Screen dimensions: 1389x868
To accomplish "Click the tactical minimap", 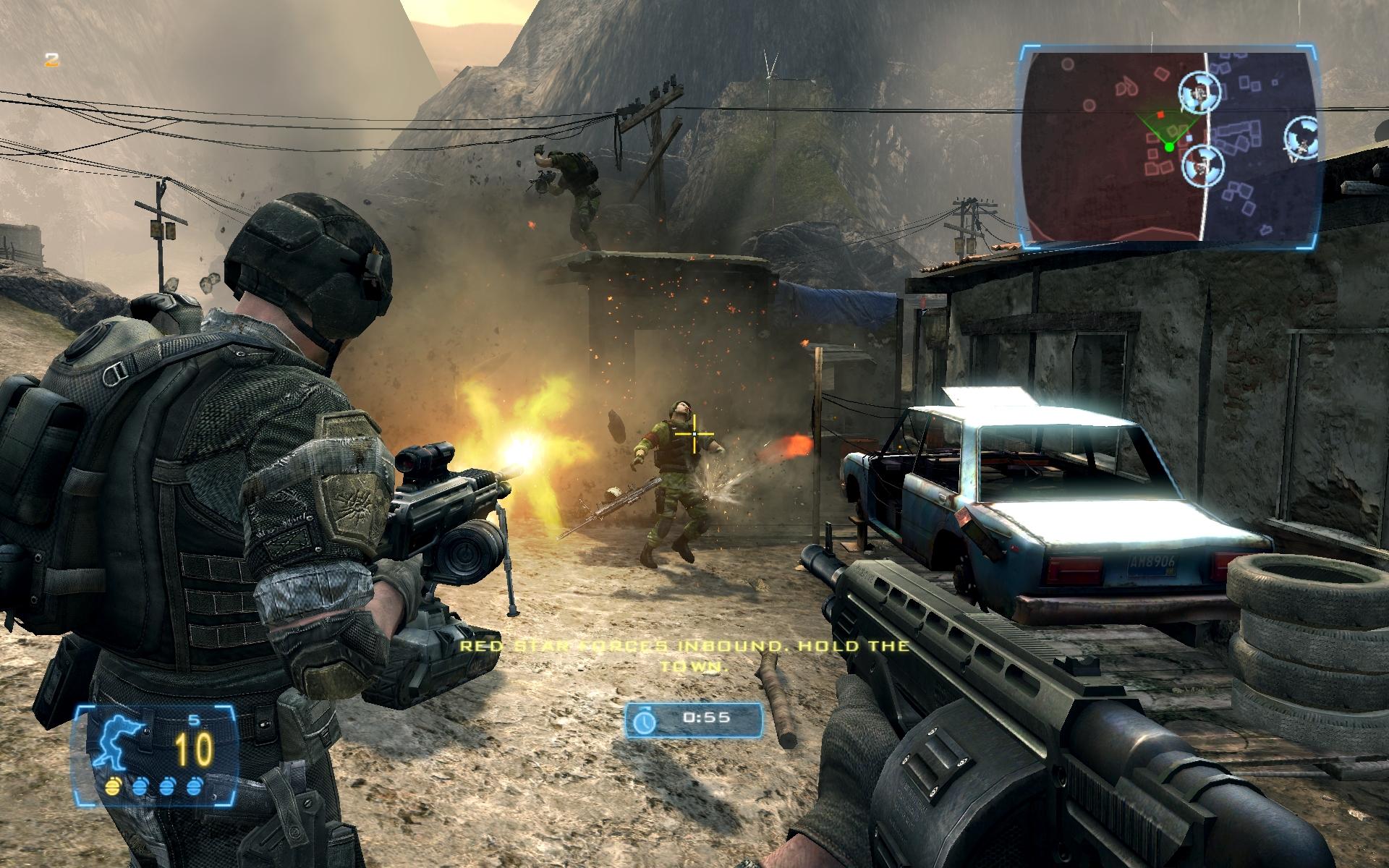I will tap(1168, 142).
